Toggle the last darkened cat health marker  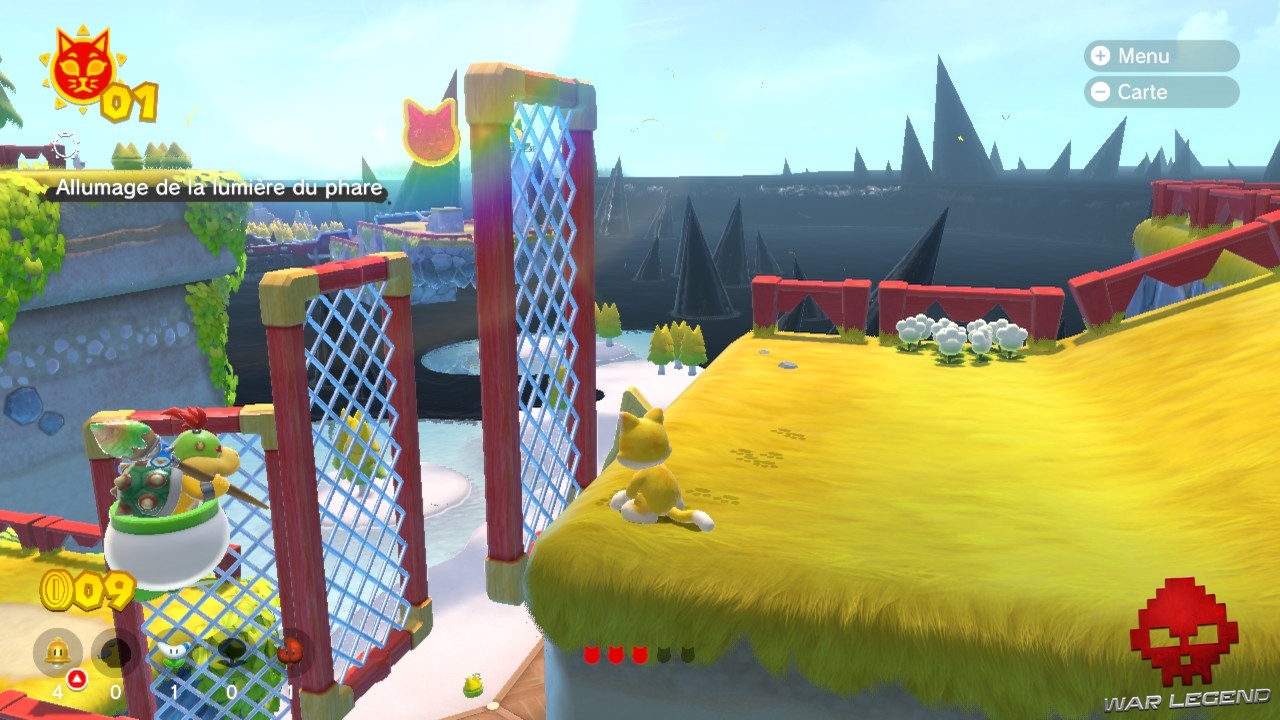(x=687, y=654)
